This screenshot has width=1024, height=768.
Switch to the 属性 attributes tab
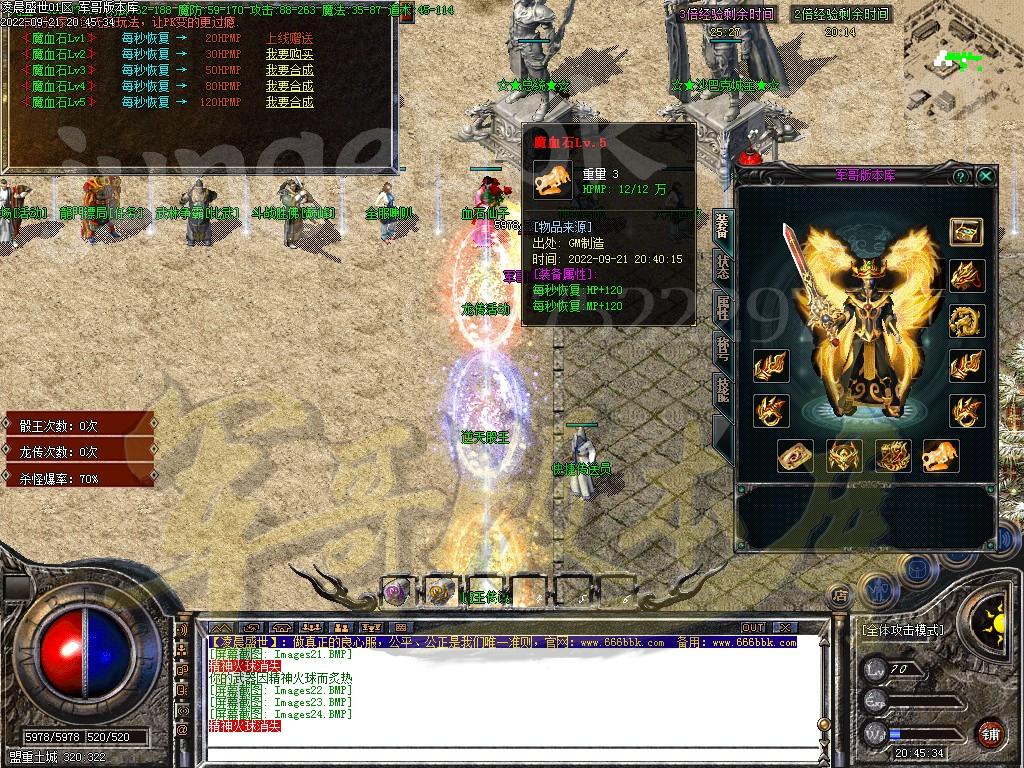coord(722,307)
